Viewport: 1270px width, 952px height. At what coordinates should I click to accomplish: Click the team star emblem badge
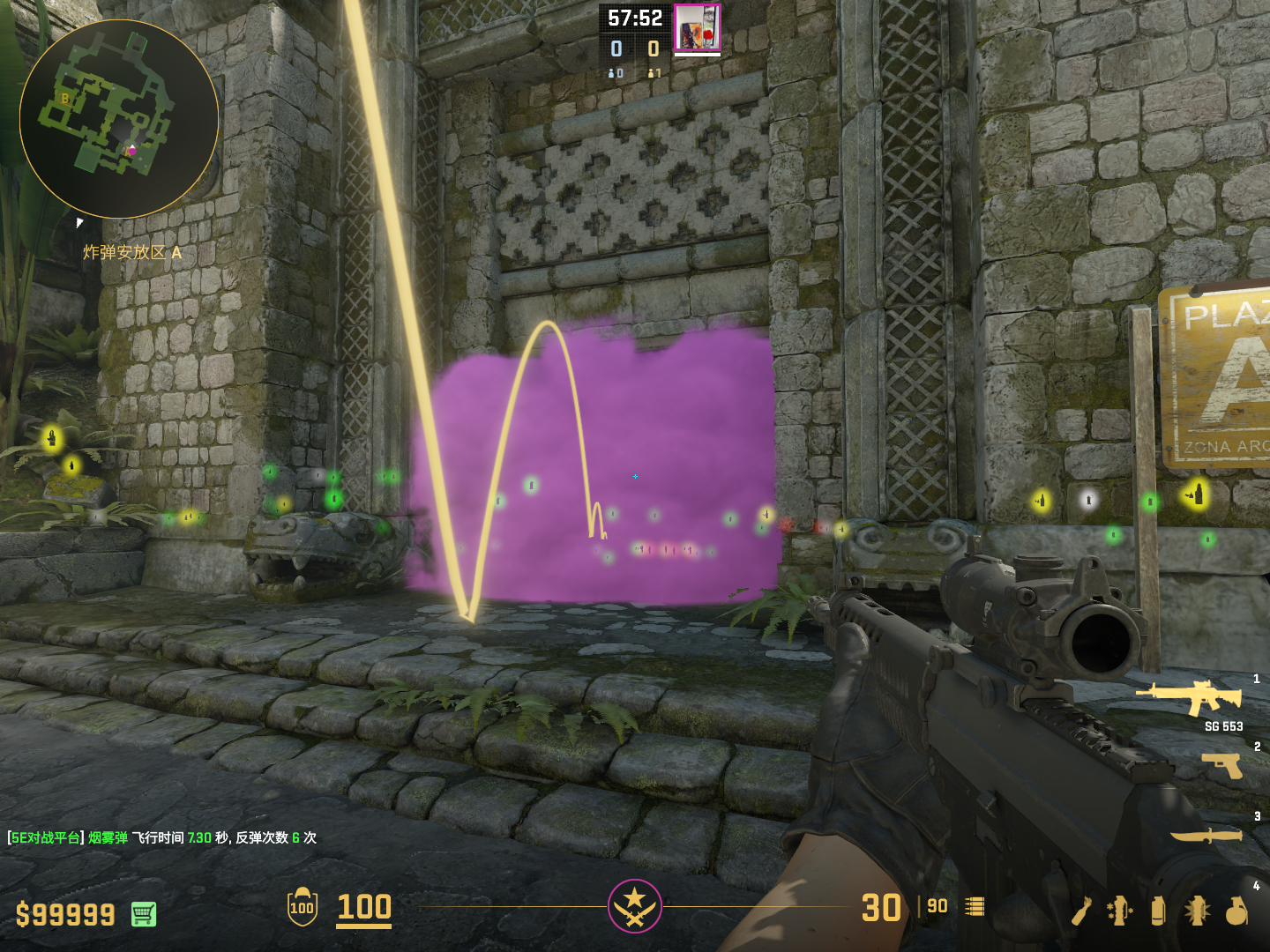[634, 906]
